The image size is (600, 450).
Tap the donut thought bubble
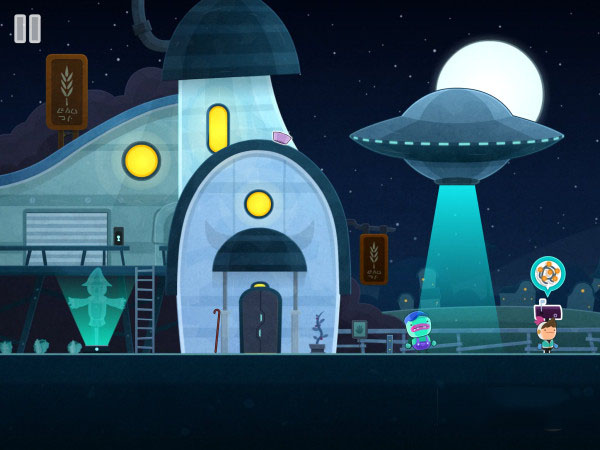click(547, 273)
